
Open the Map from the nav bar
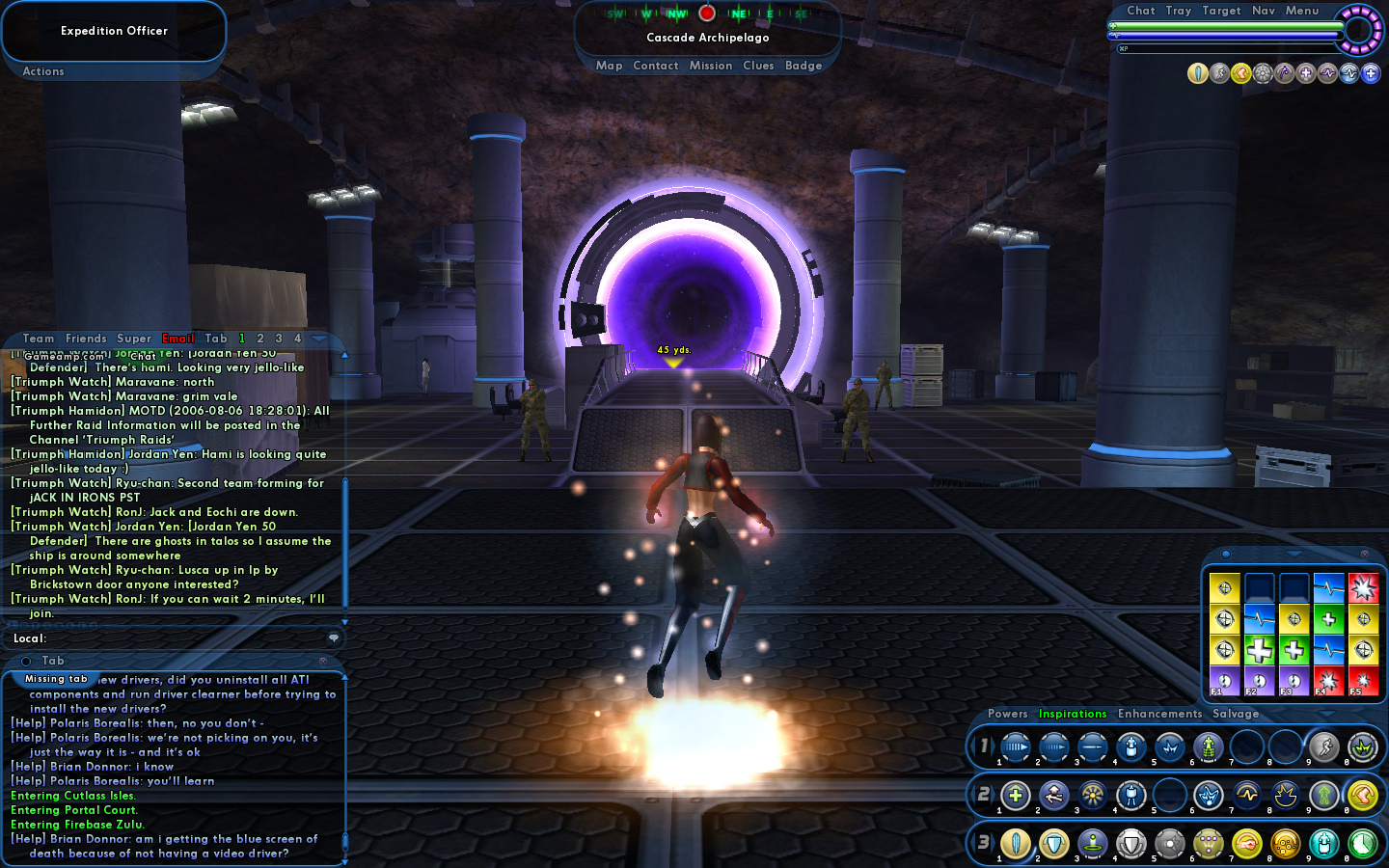pyautogui.click(x=609, y=66)
